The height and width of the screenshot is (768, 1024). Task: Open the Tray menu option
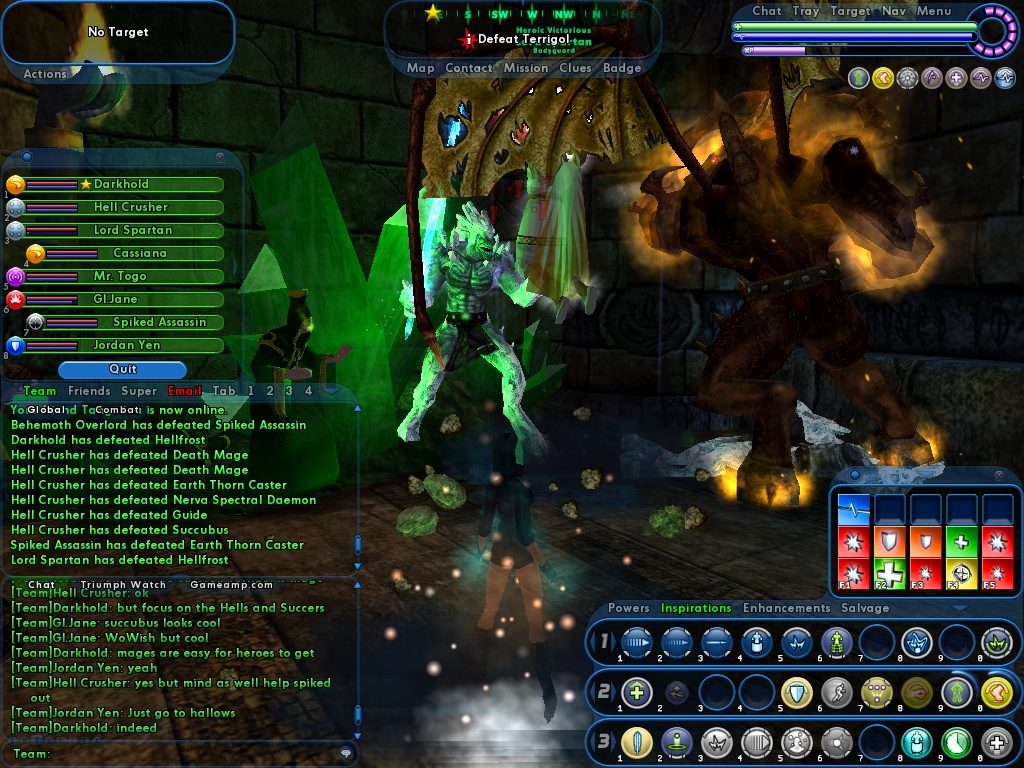tap(805, 11)
